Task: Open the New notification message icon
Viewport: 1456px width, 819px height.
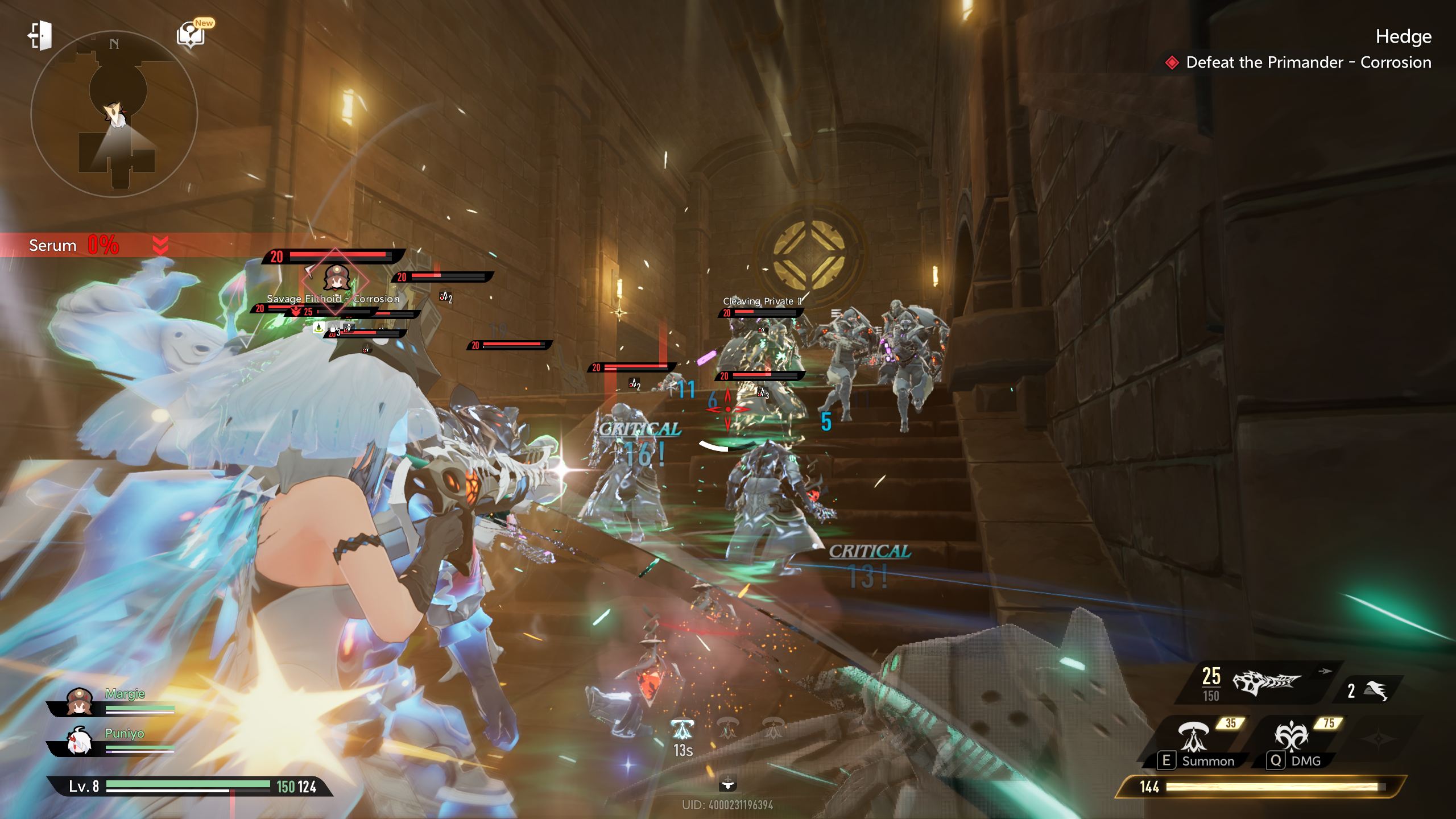Action: (191, 35)
